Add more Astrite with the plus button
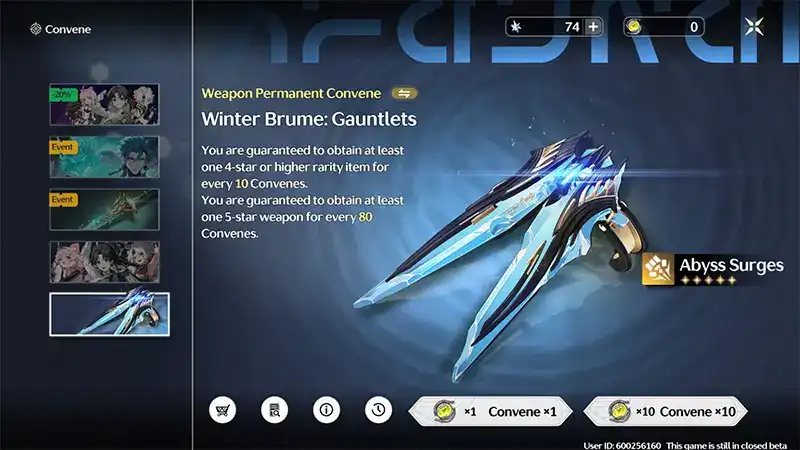The image size is (800, 450). pos(593,27)
